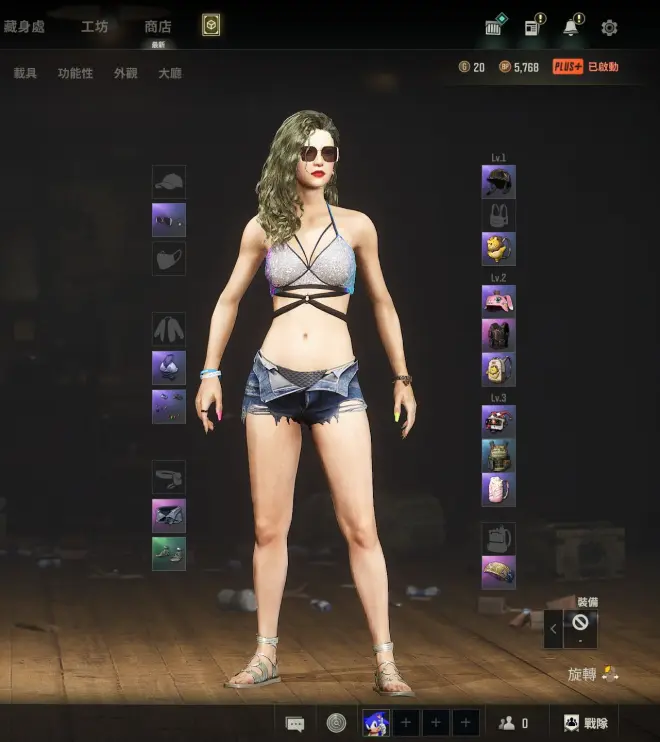Open the chat speech bubble button
The width and height of the screenshot is (660, 742).
pyautogui.click(x=294, y=723)
